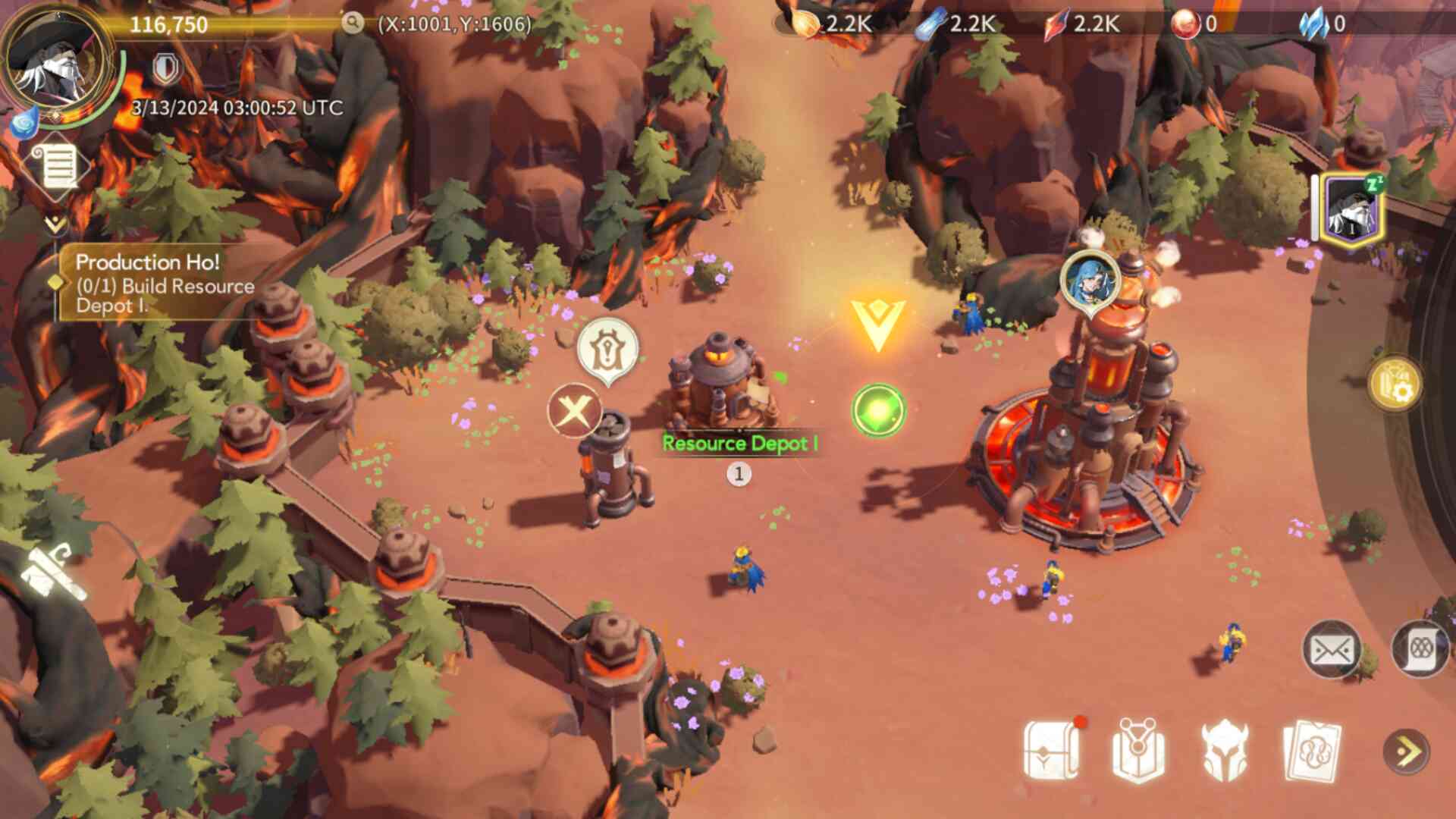Image resolution: width=1456 pixels, height=819 pixels.
Task: Expand the bottom menu arrow button
Action: tap(1407, 752)
